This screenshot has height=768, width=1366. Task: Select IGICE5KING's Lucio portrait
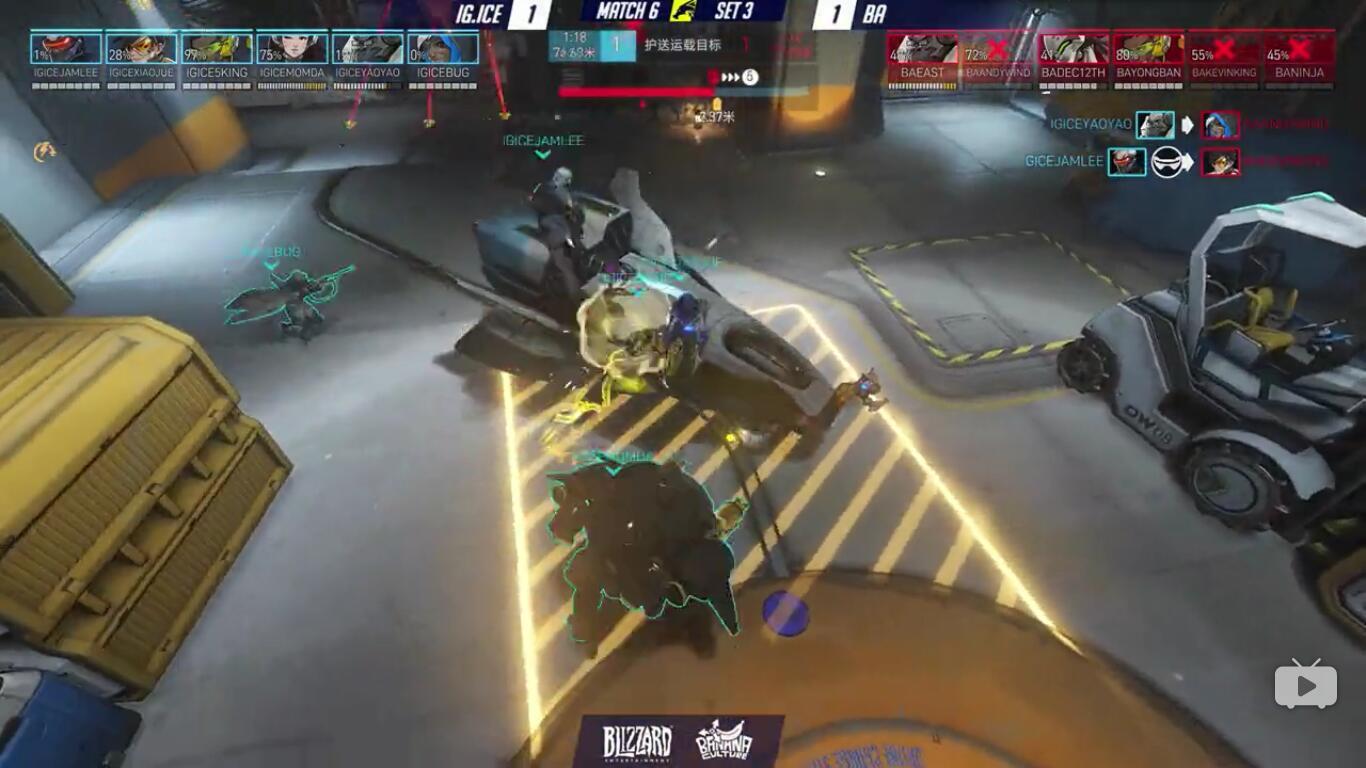point(217,48)
